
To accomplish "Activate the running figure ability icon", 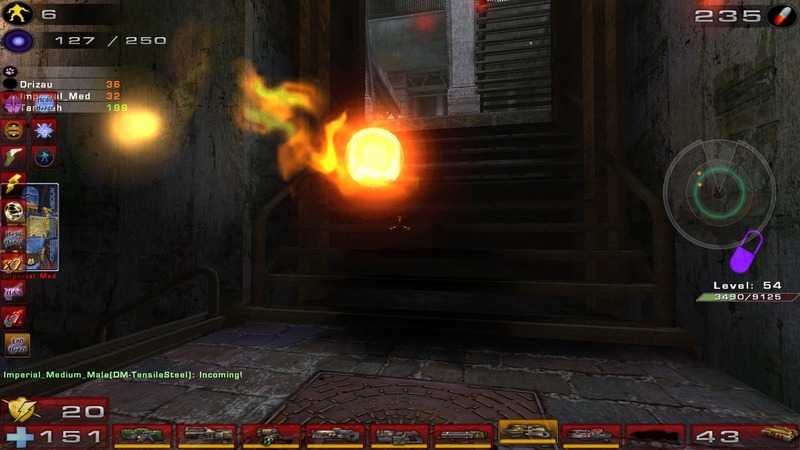I will tap(43, 156).
